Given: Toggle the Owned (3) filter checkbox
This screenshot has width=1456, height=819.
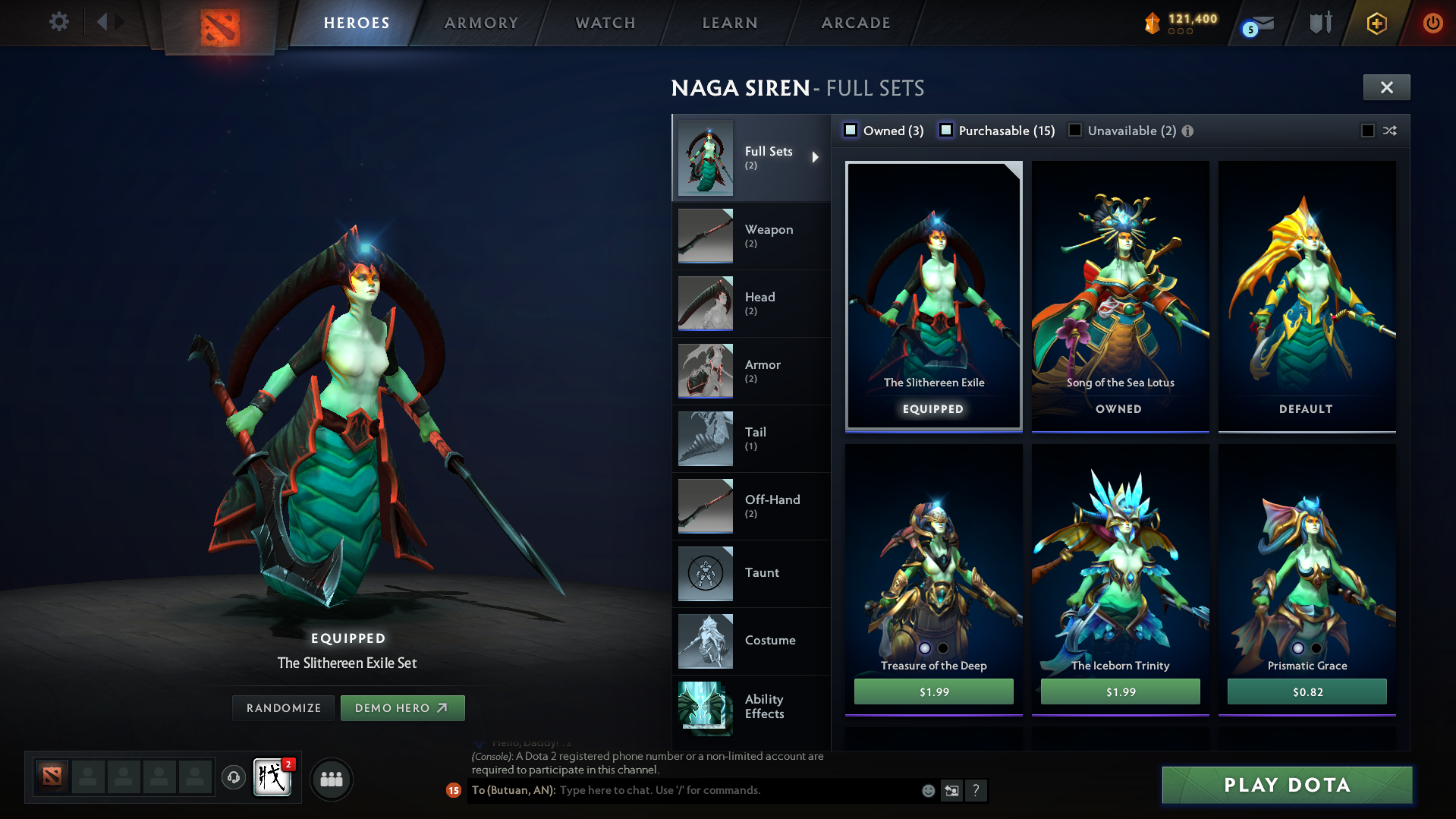Looking at the screenshot, I should pyautogui.click(x=851, y=130).
